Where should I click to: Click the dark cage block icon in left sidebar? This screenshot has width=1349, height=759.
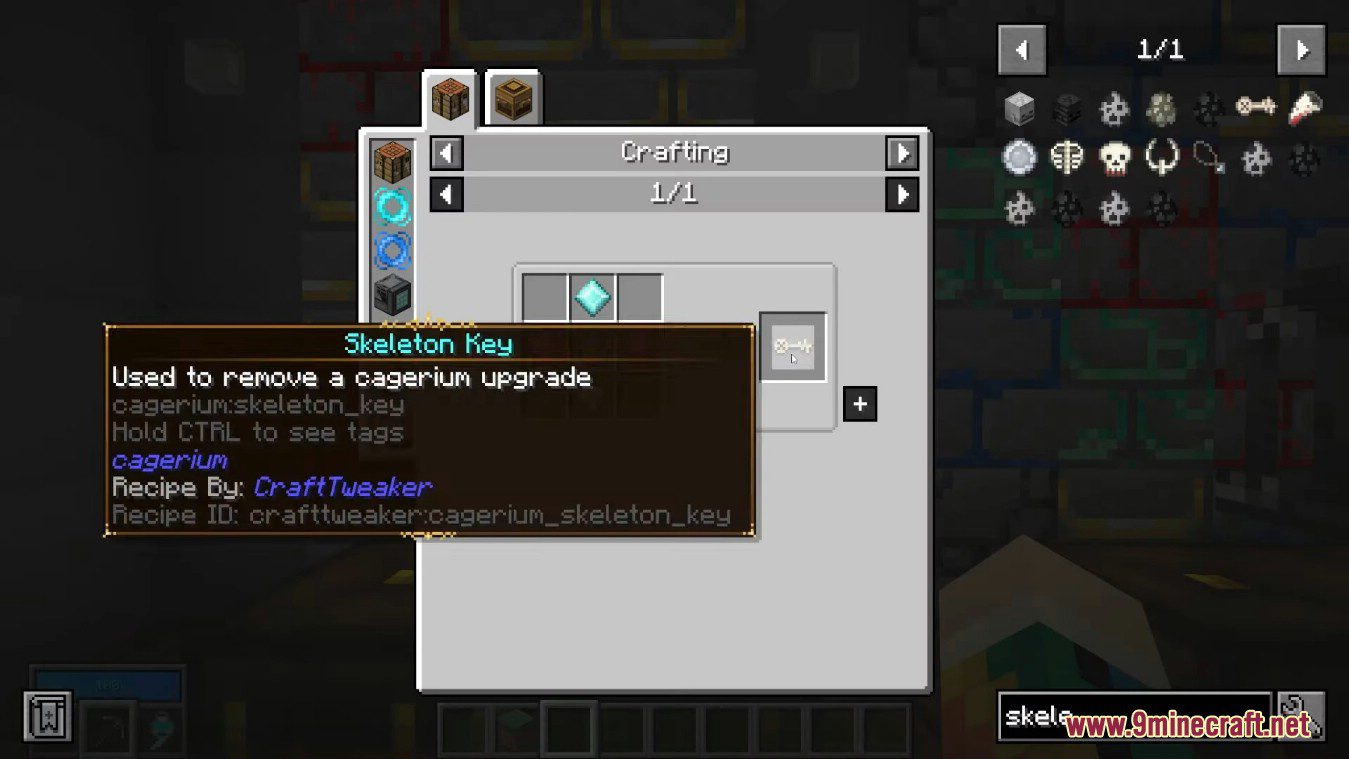click(391, 291)
